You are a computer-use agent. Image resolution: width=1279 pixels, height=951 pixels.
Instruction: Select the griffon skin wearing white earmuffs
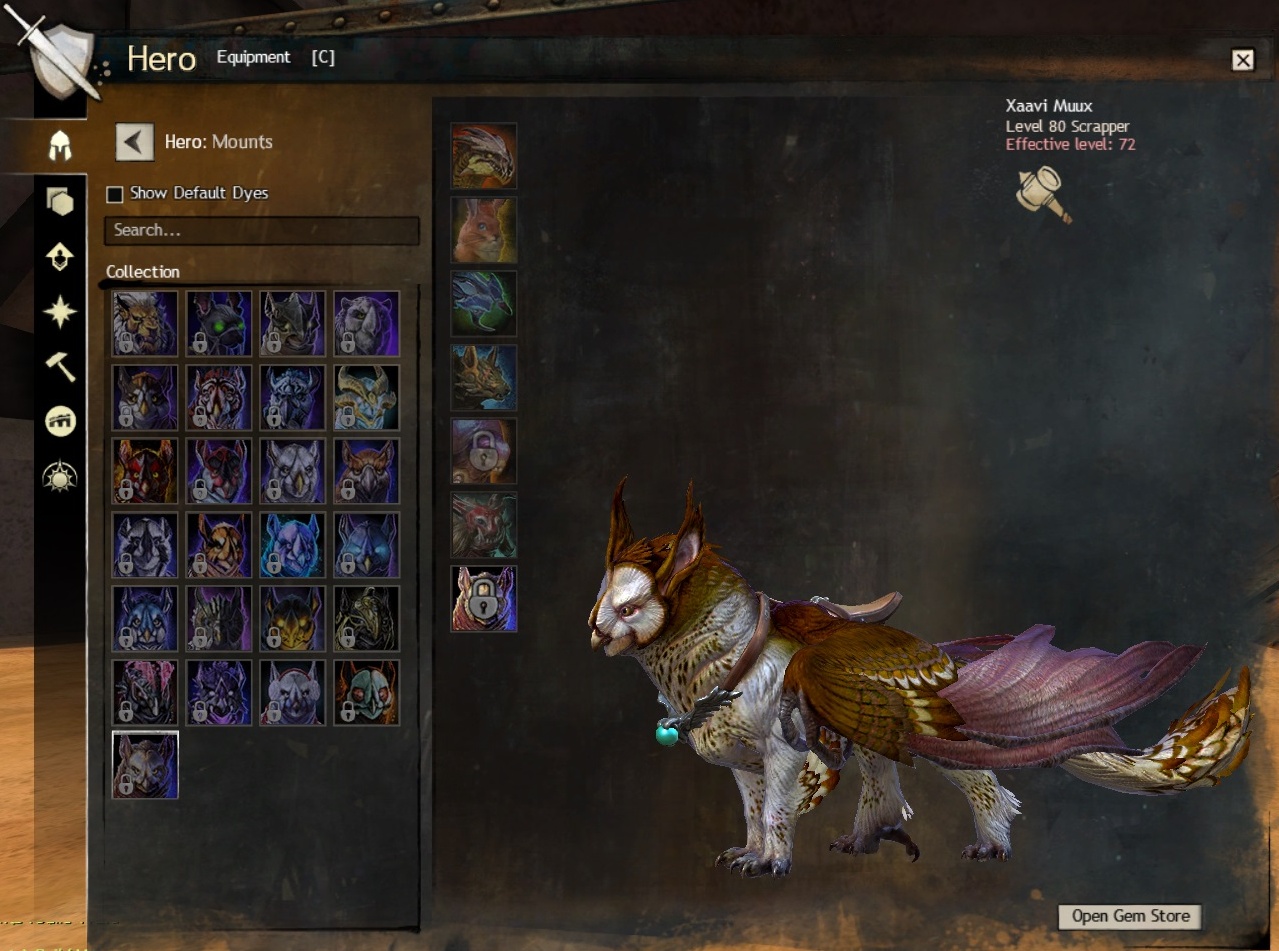(x=293, y=693)
